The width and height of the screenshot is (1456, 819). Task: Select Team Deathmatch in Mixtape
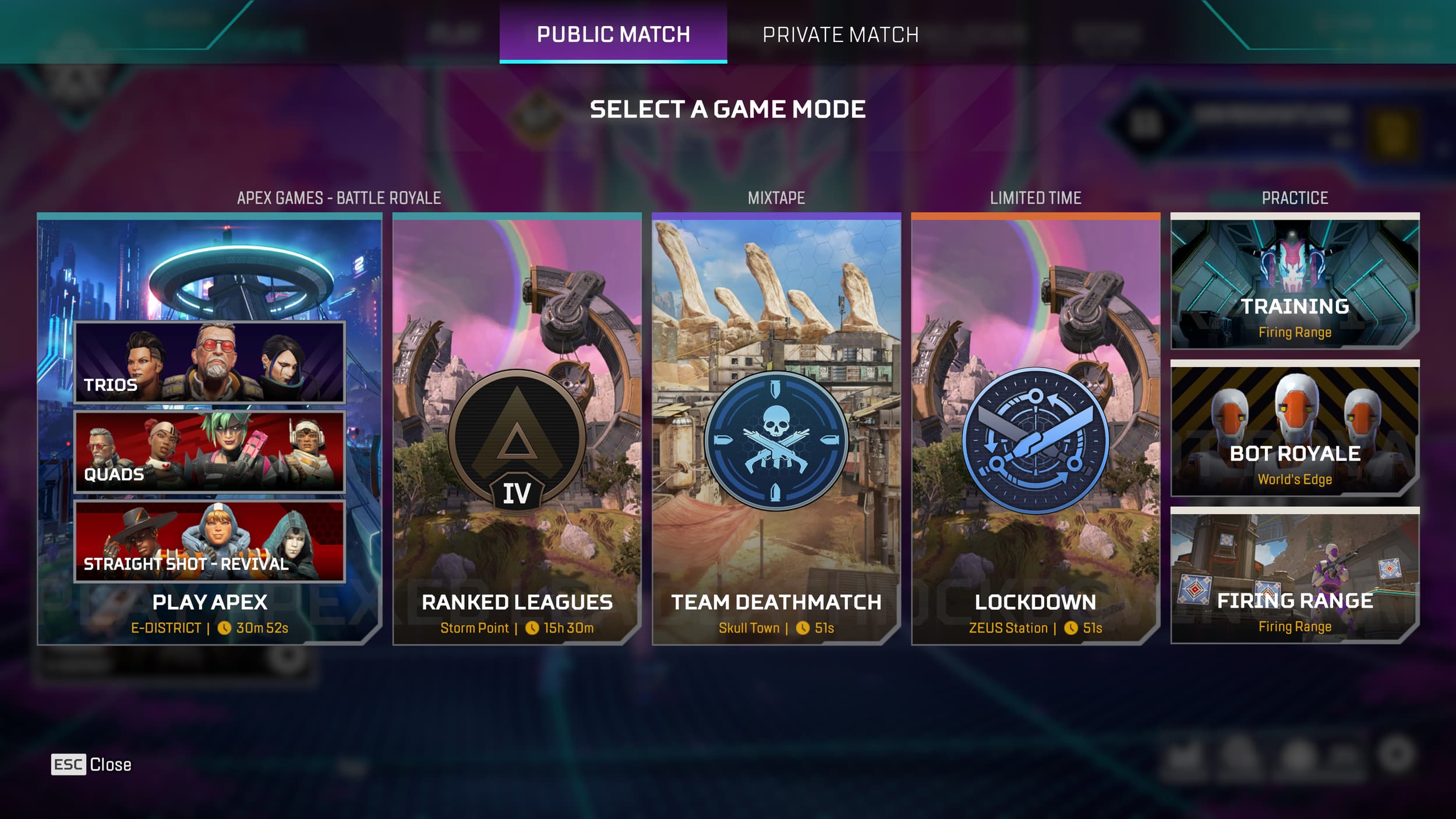coord(777,603)
